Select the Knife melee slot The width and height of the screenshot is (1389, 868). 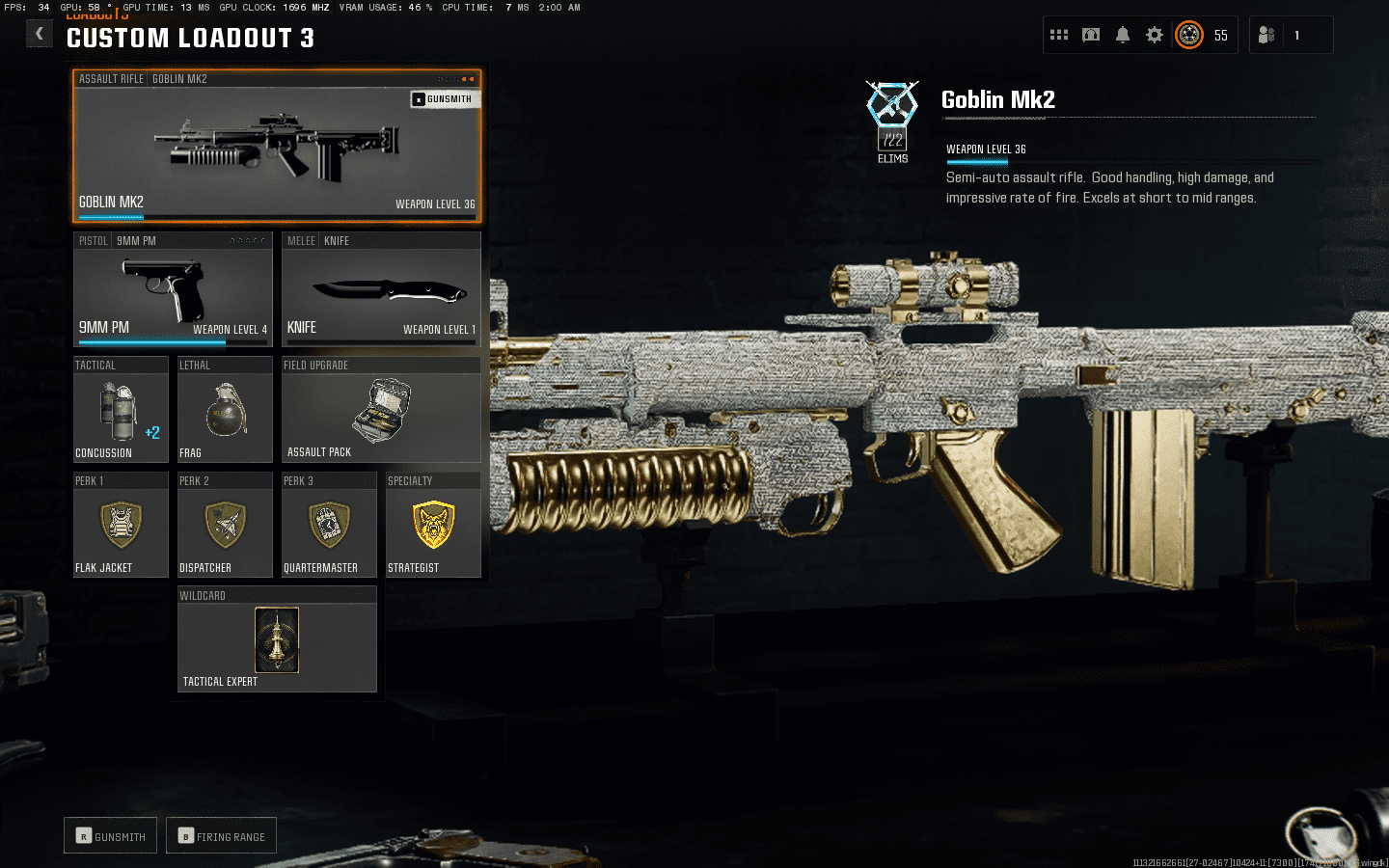coord(381,289)
